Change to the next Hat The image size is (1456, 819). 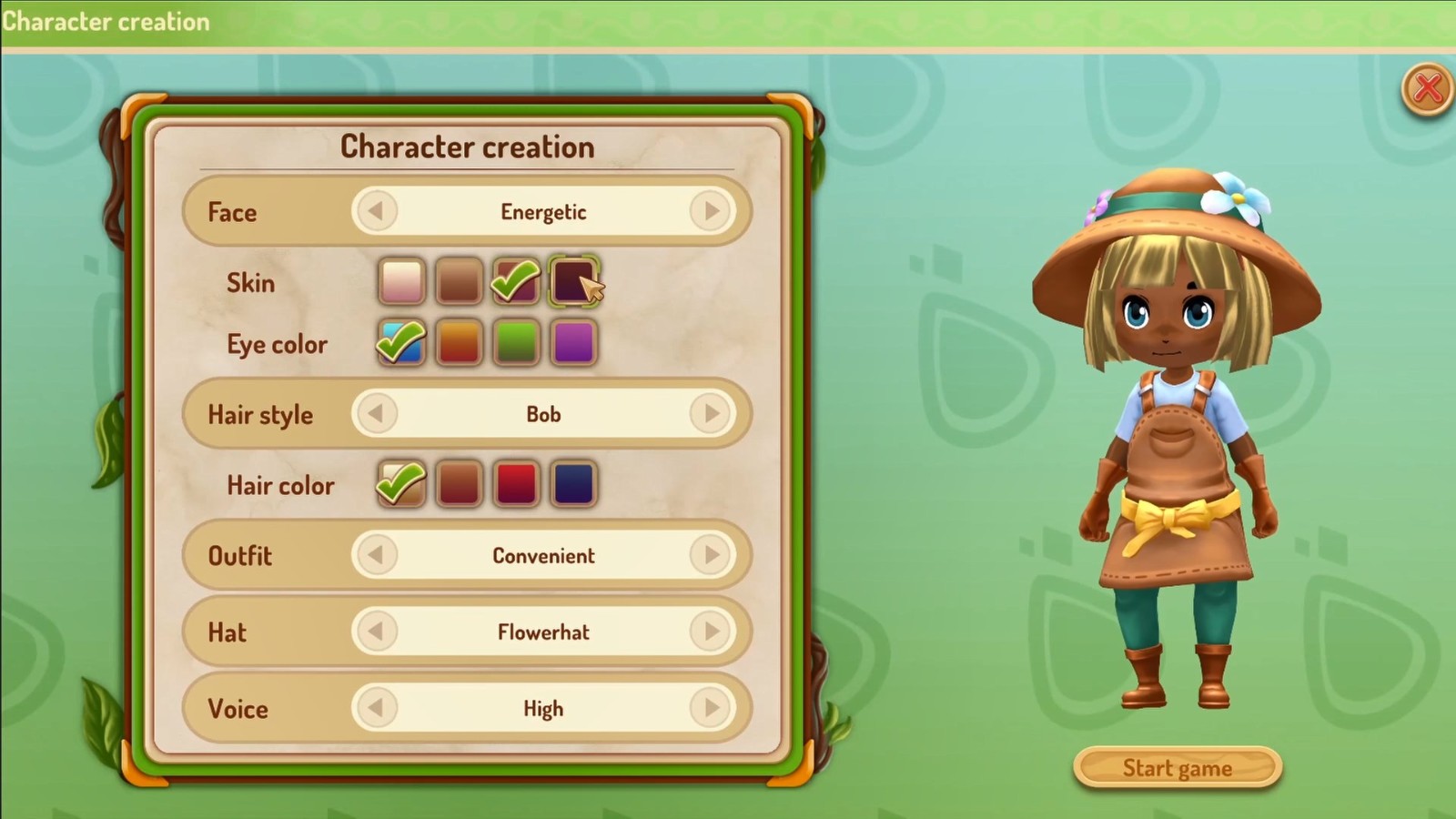[x=711, y=632]
